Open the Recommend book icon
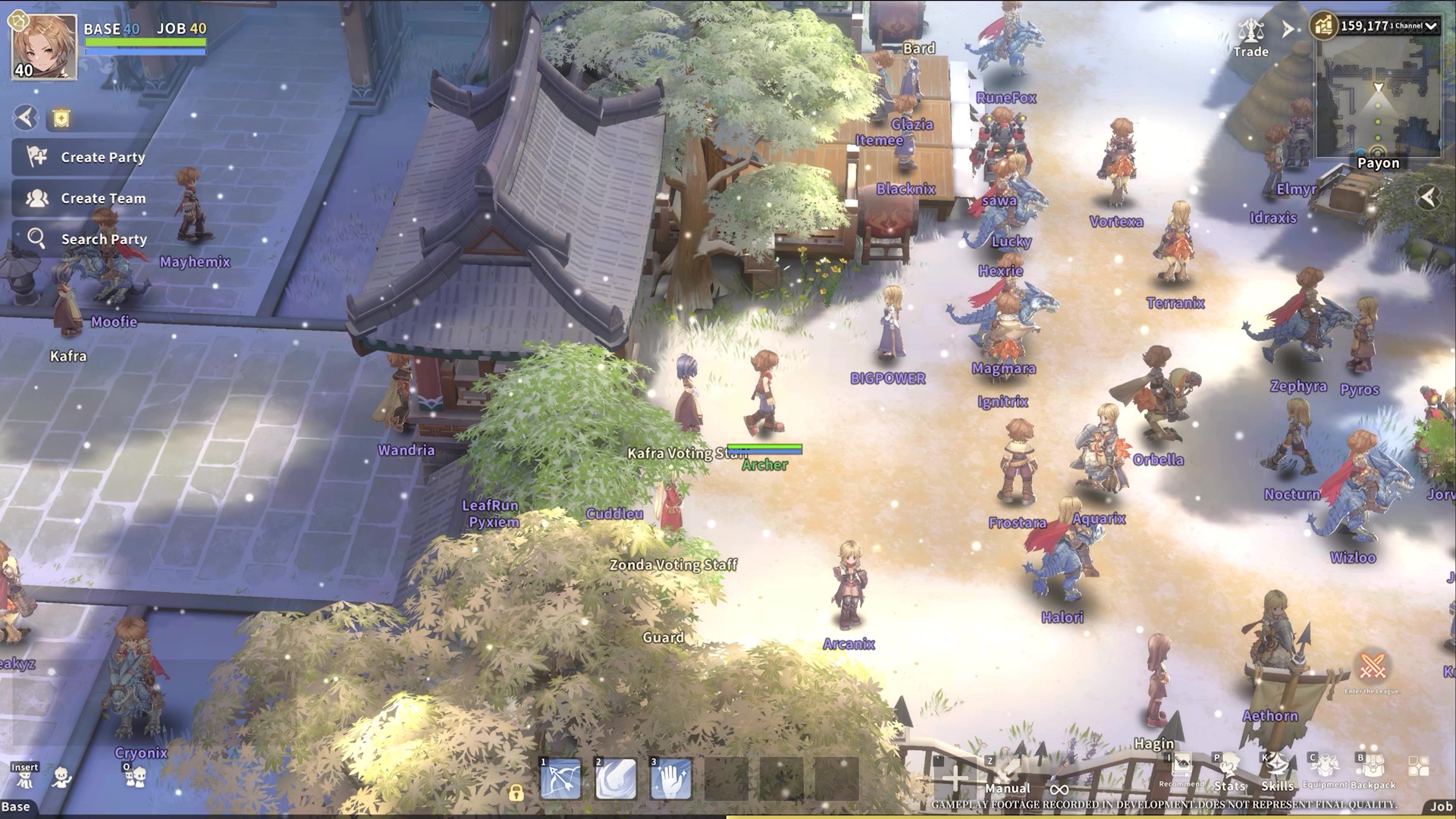 click(1181, 769)
